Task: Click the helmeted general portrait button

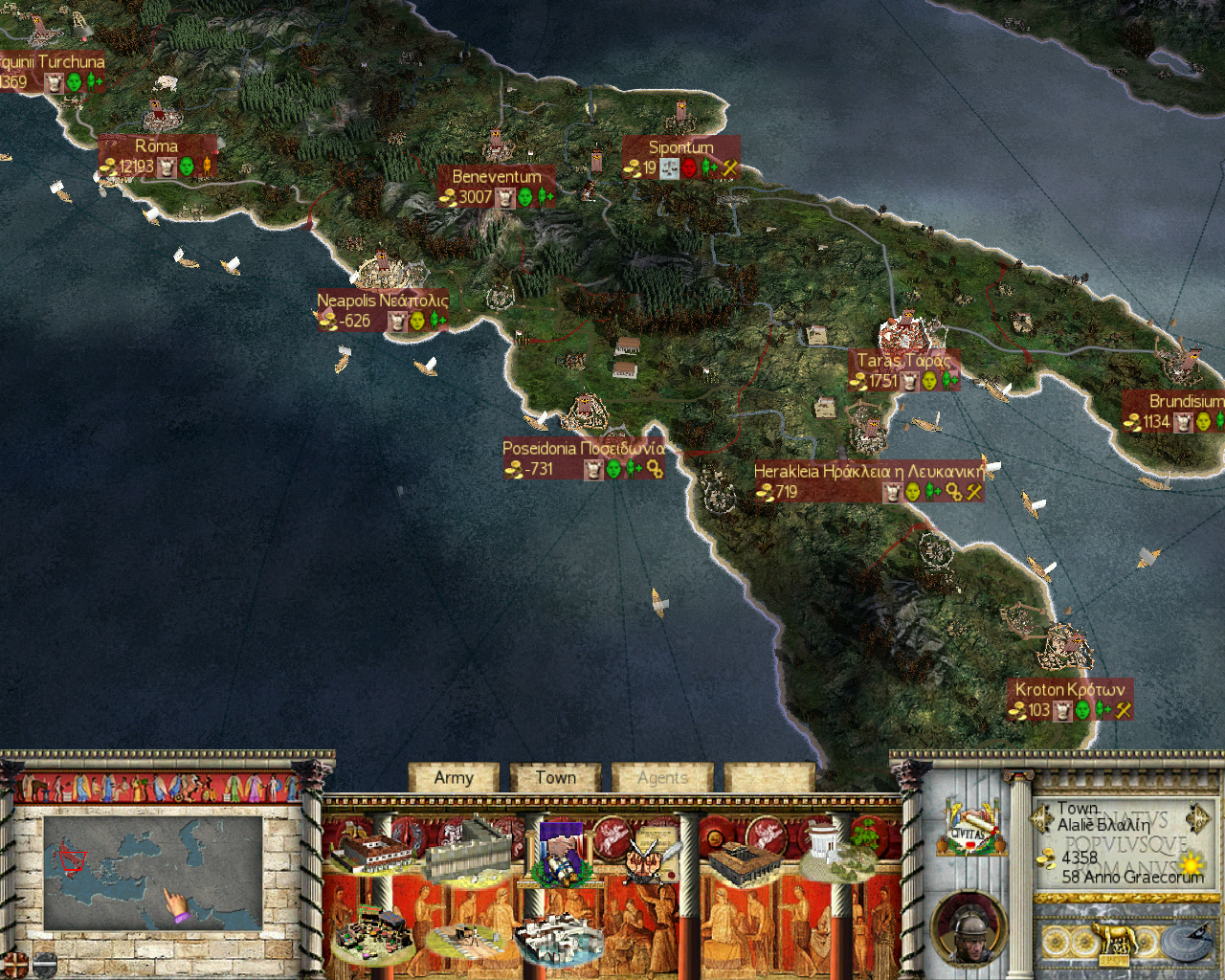Action: 969,928
